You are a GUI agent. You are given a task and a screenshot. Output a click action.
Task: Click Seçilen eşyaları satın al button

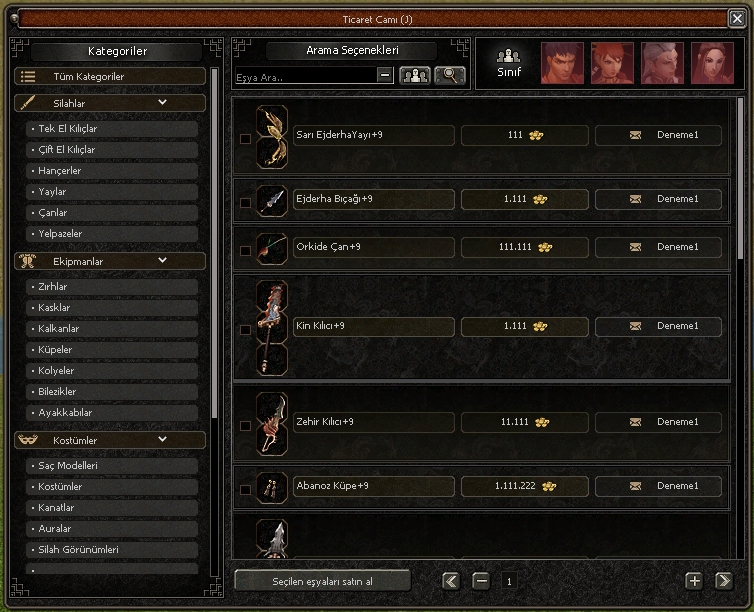(322, 581)
